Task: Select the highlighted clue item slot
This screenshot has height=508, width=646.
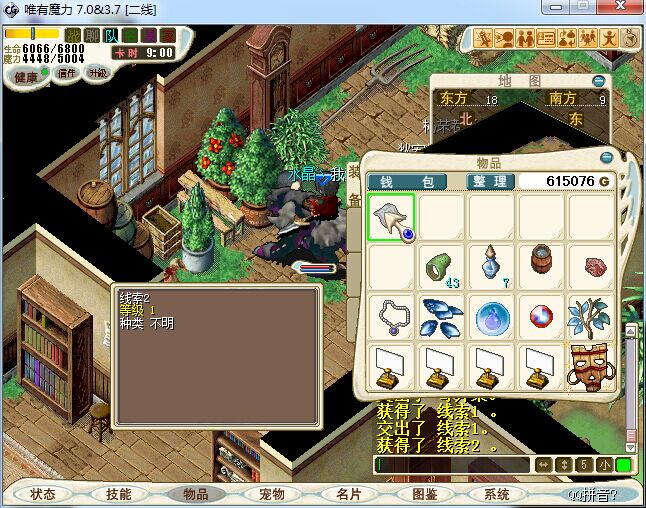Action: 392,217
